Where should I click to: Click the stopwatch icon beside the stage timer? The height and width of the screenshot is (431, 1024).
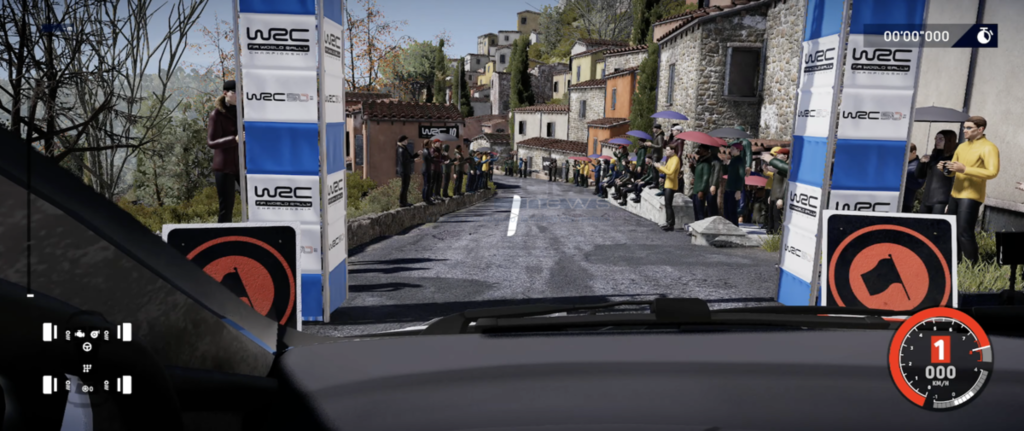coord(984,36)
